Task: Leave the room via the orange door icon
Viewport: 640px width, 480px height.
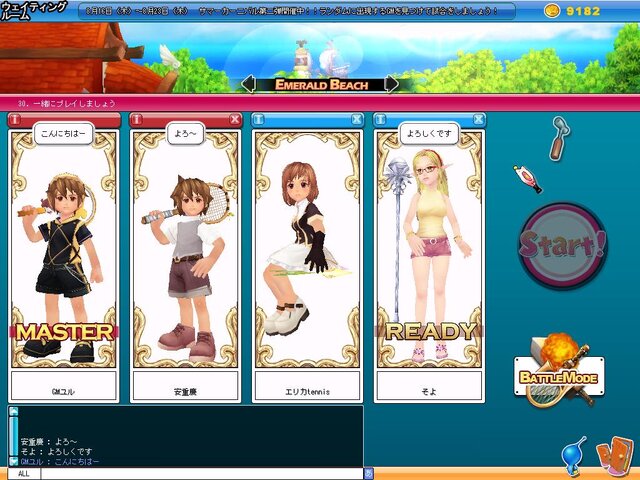Action: tap(611, 455)
